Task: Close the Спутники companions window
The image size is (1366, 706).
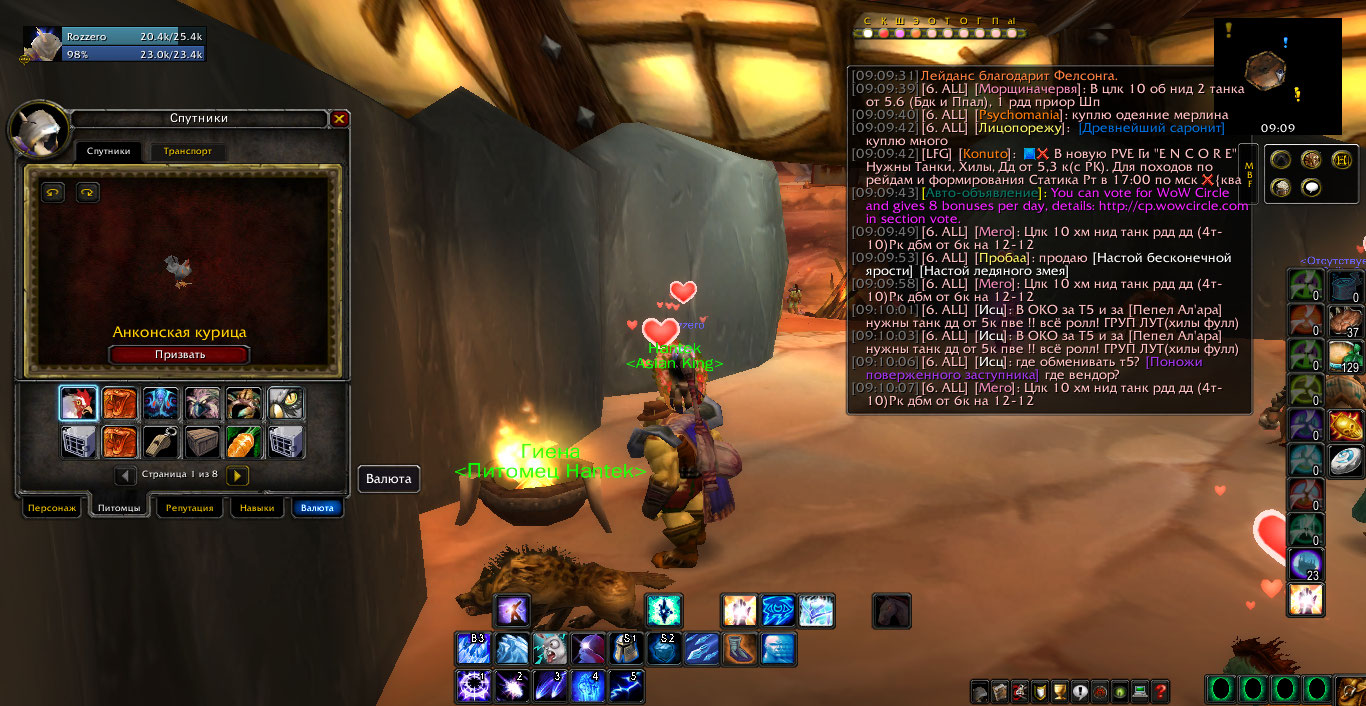Action: point(339,119)
